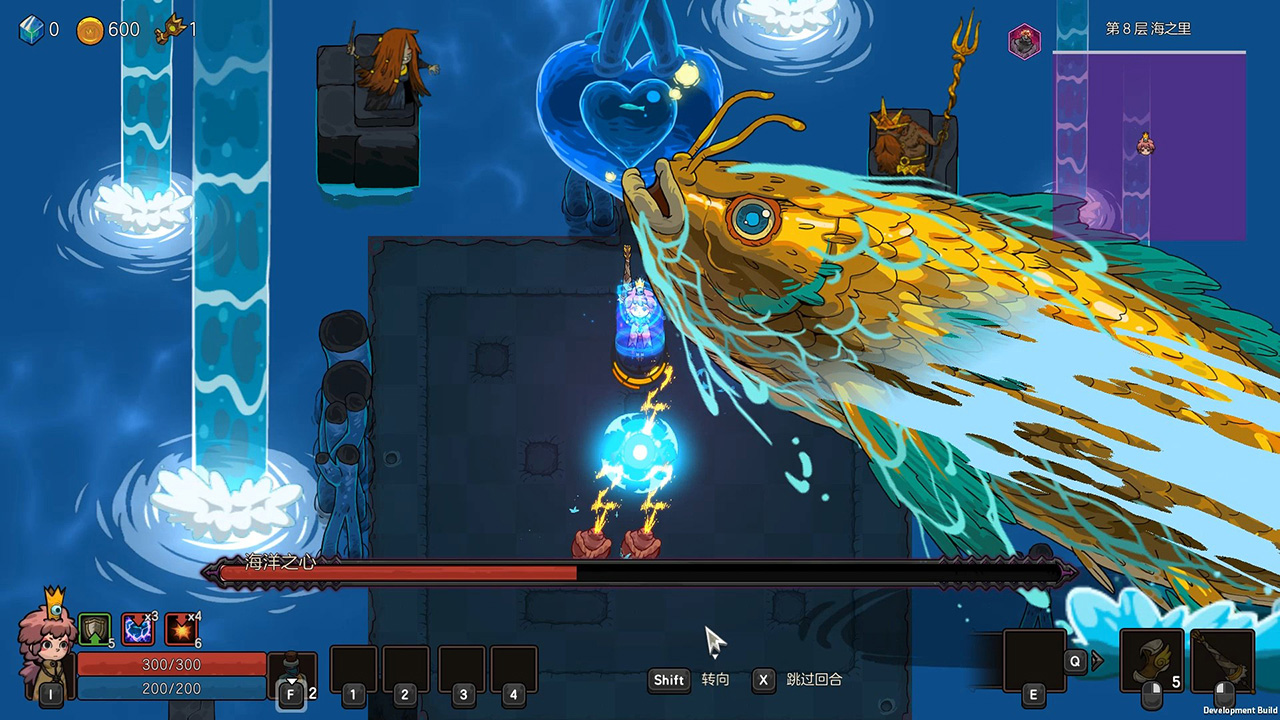Viewport: 1280px width, 720px height.
Task: Click the arrow next to the empty slot
Action: (x=1097, y=660)
